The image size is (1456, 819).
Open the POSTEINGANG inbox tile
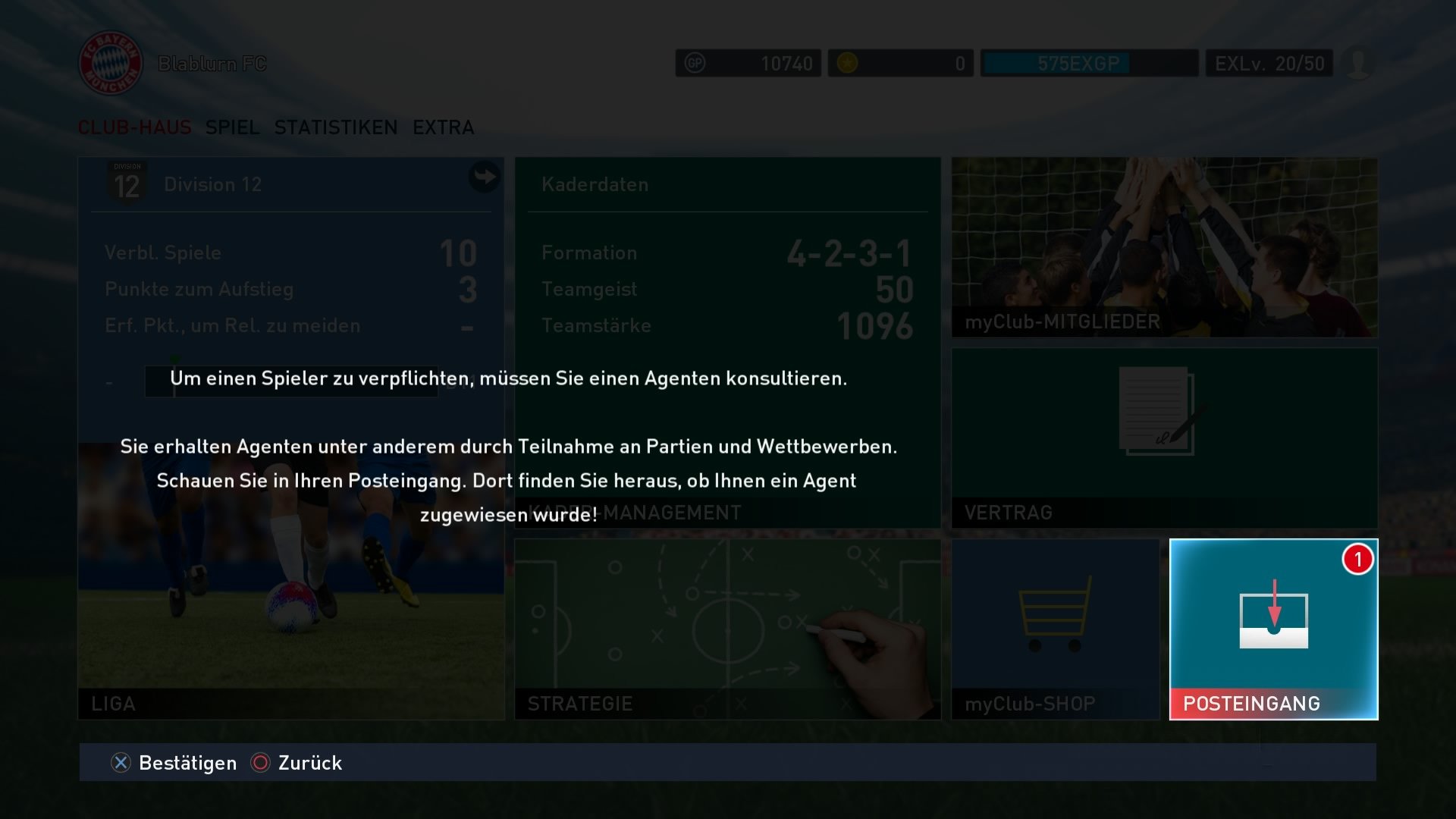point(1272,629)
